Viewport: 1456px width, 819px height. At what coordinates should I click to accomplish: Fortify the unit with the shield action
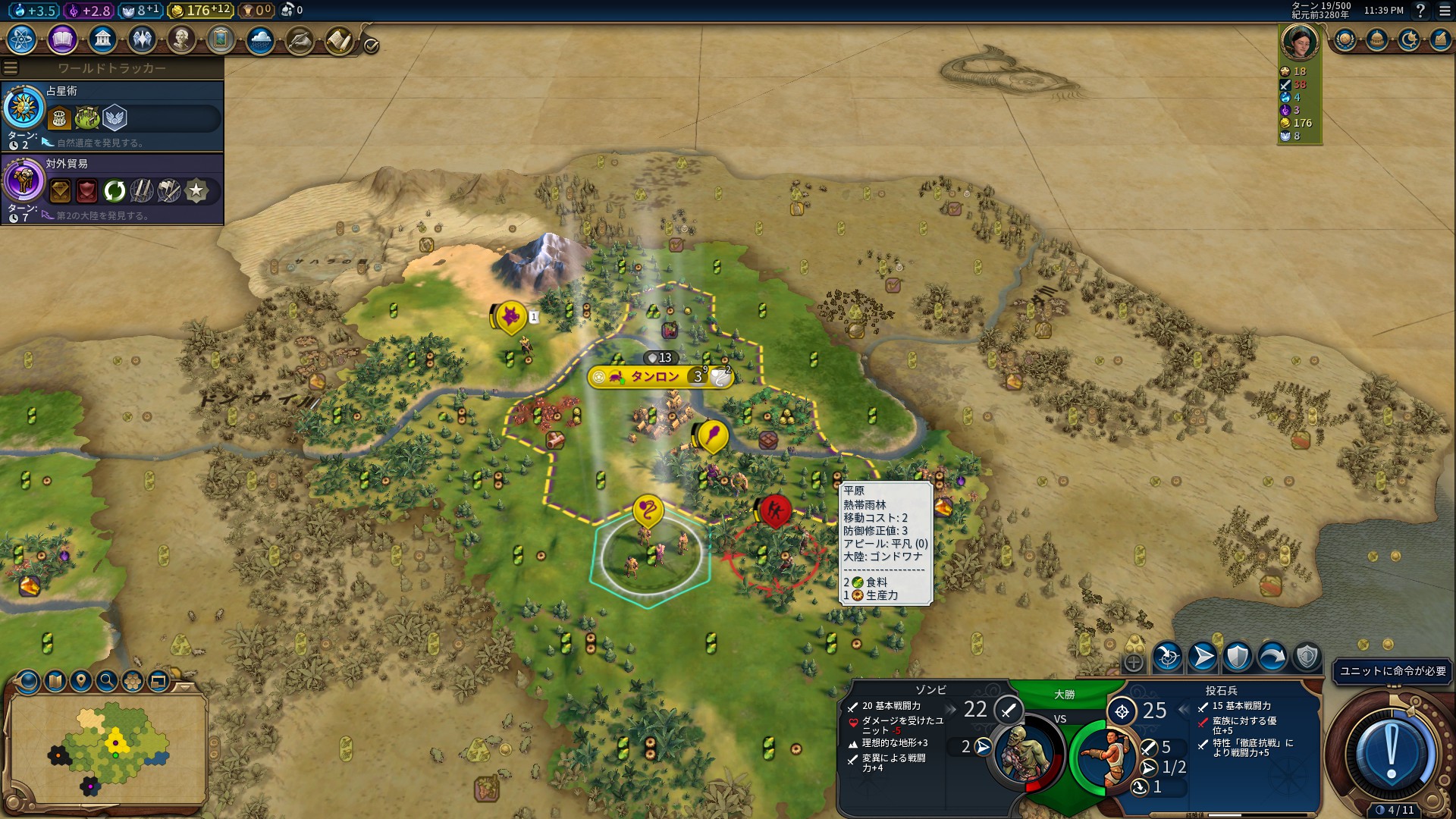tap(1238, 657)
